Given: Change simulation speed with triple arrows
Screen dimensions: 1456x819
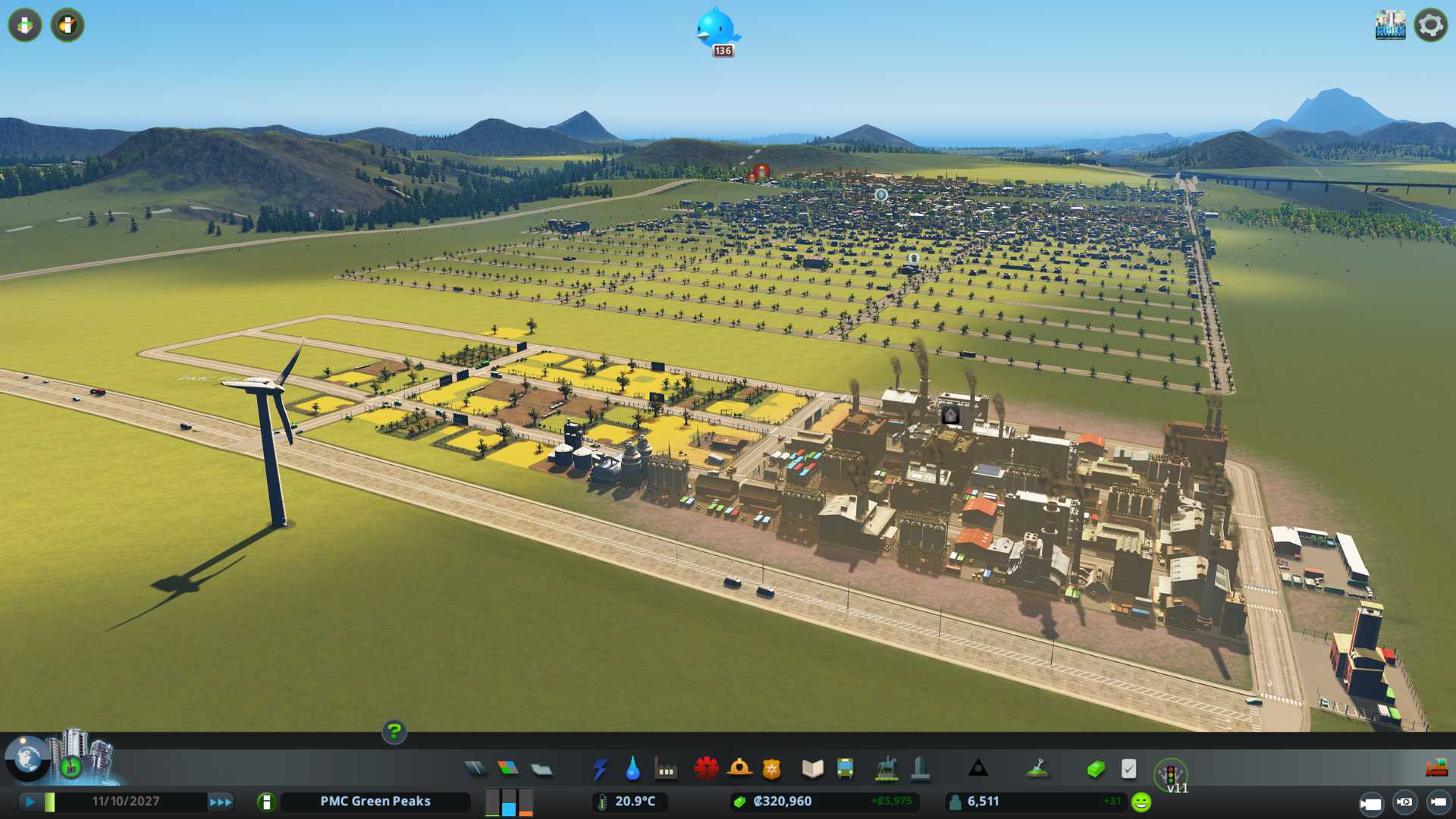Looking at the screenshot, I should click(221, 802).
